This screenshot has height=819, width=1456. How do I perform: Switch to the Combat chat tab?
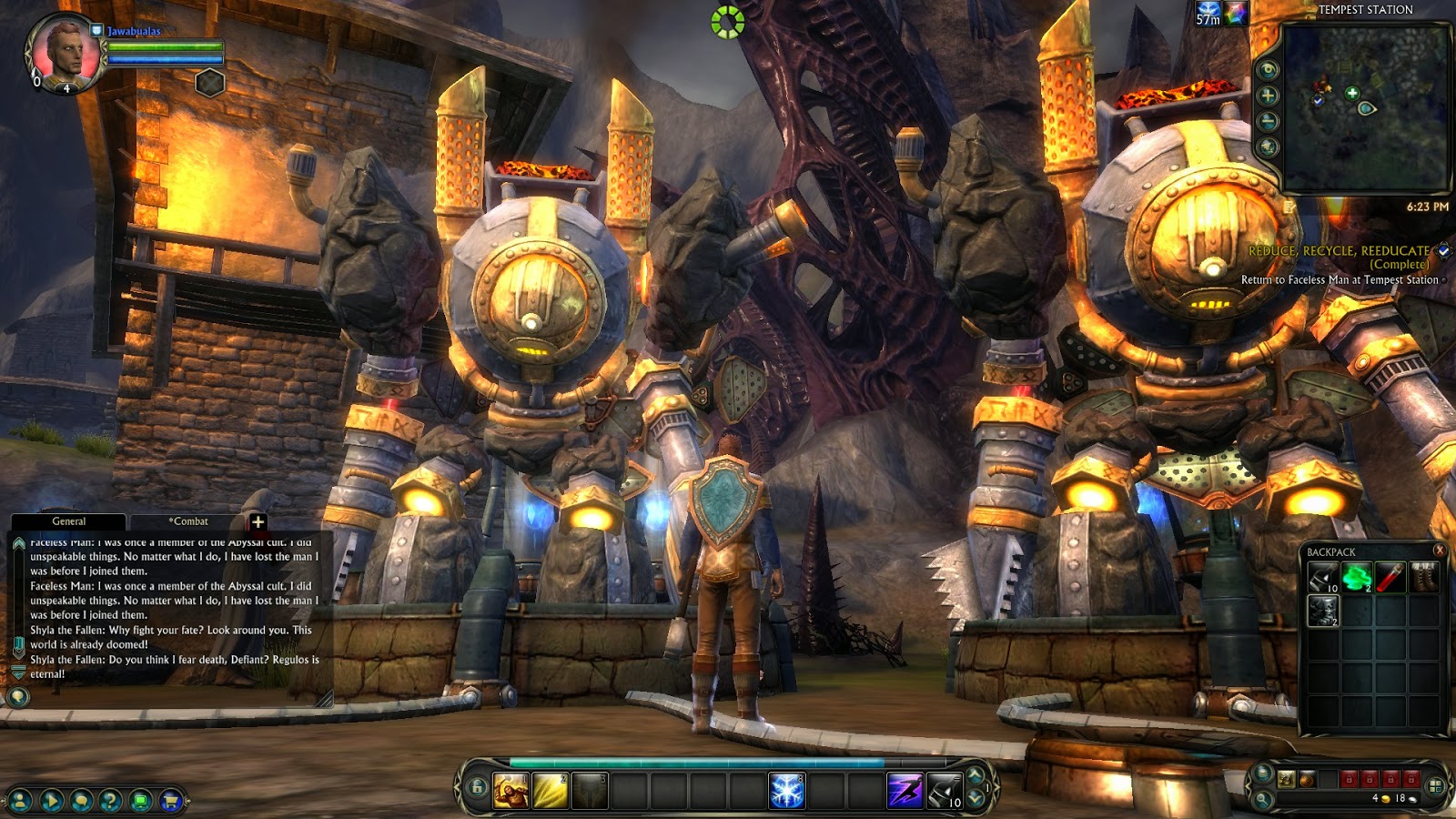[188, 521]
